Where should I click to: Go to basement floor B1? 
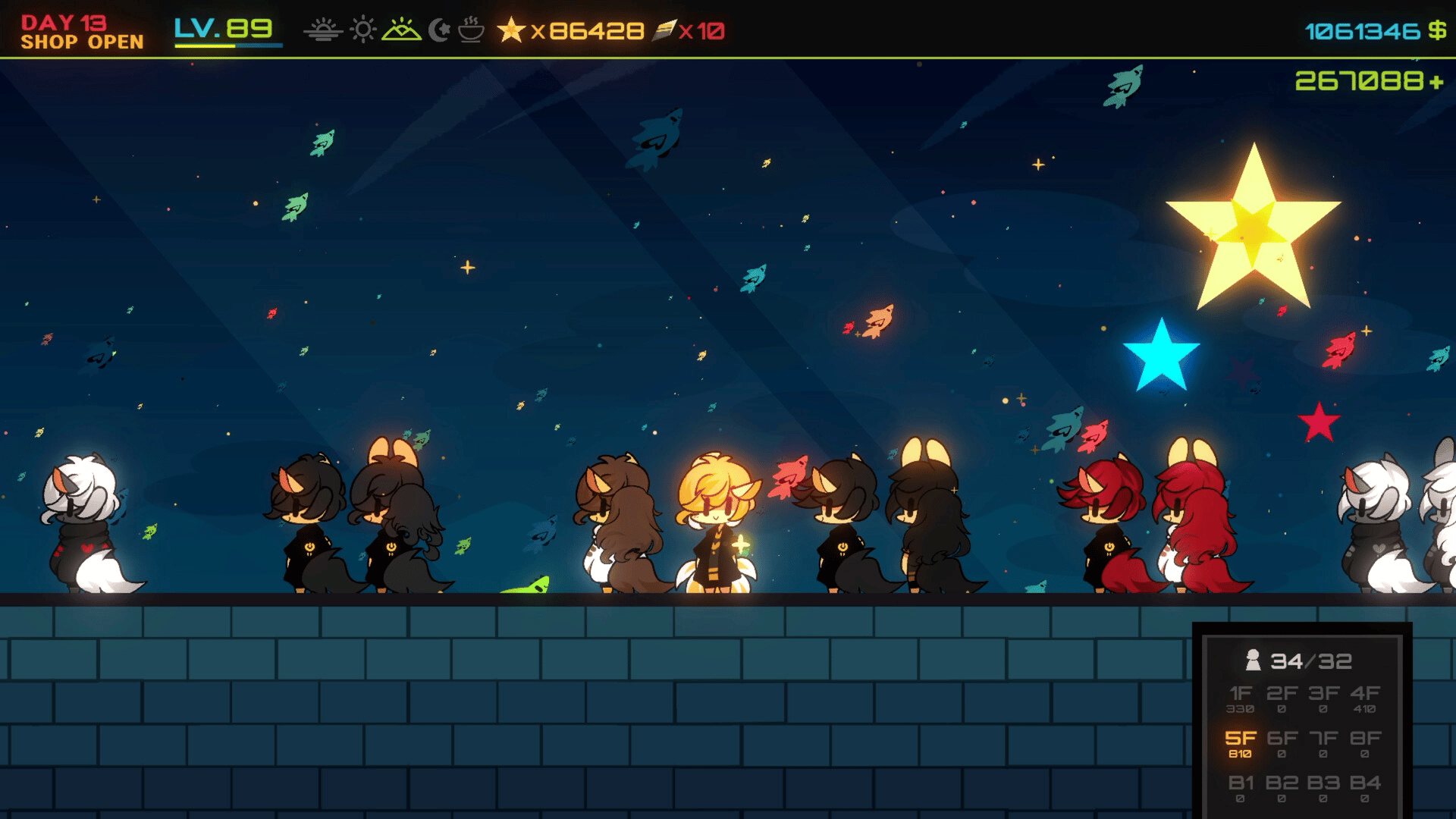coord(1241,787)
